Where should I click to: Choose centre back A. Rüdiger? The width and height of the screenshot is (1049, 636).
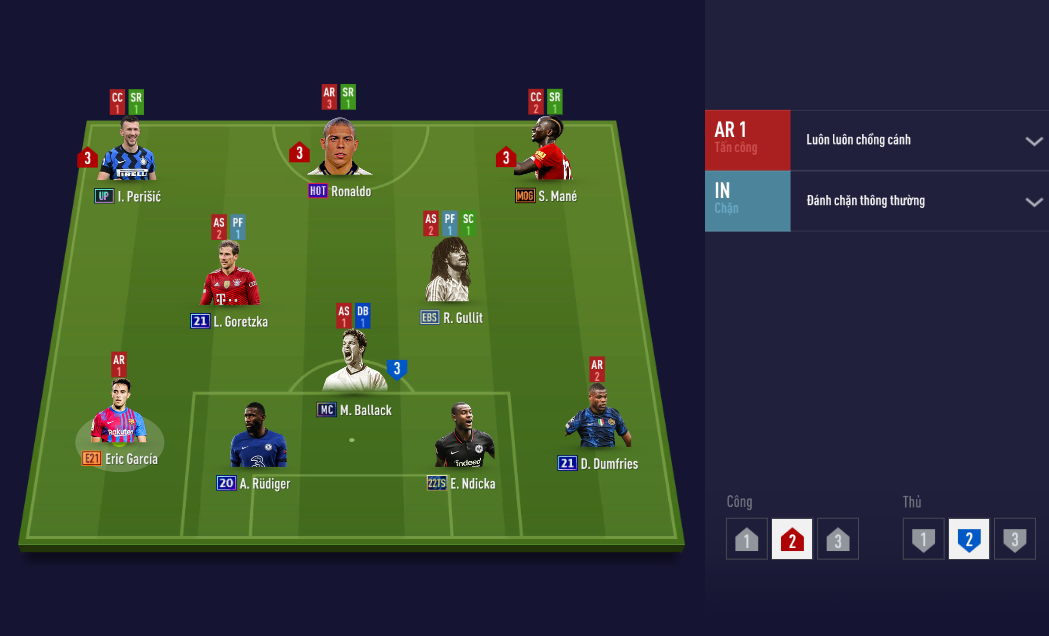[257, 440]
